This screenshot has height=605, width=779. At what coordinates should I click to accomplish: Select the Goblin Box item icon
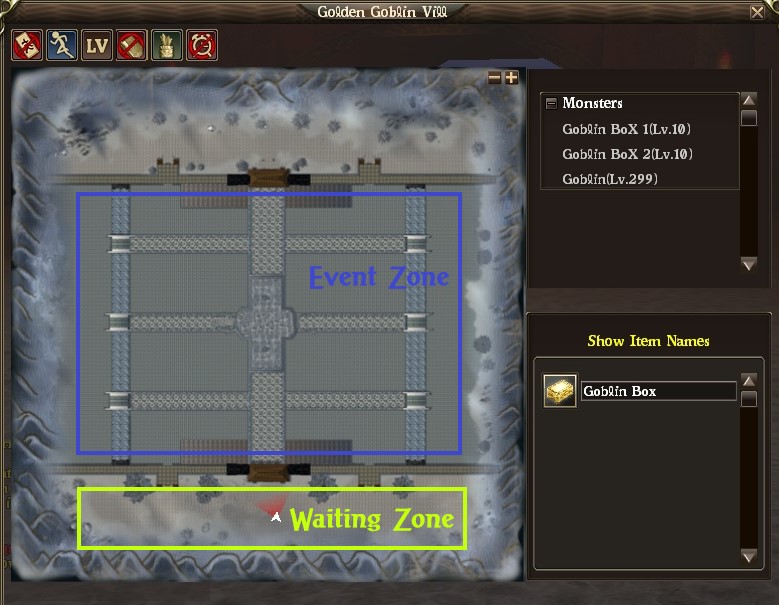point(559,391)
